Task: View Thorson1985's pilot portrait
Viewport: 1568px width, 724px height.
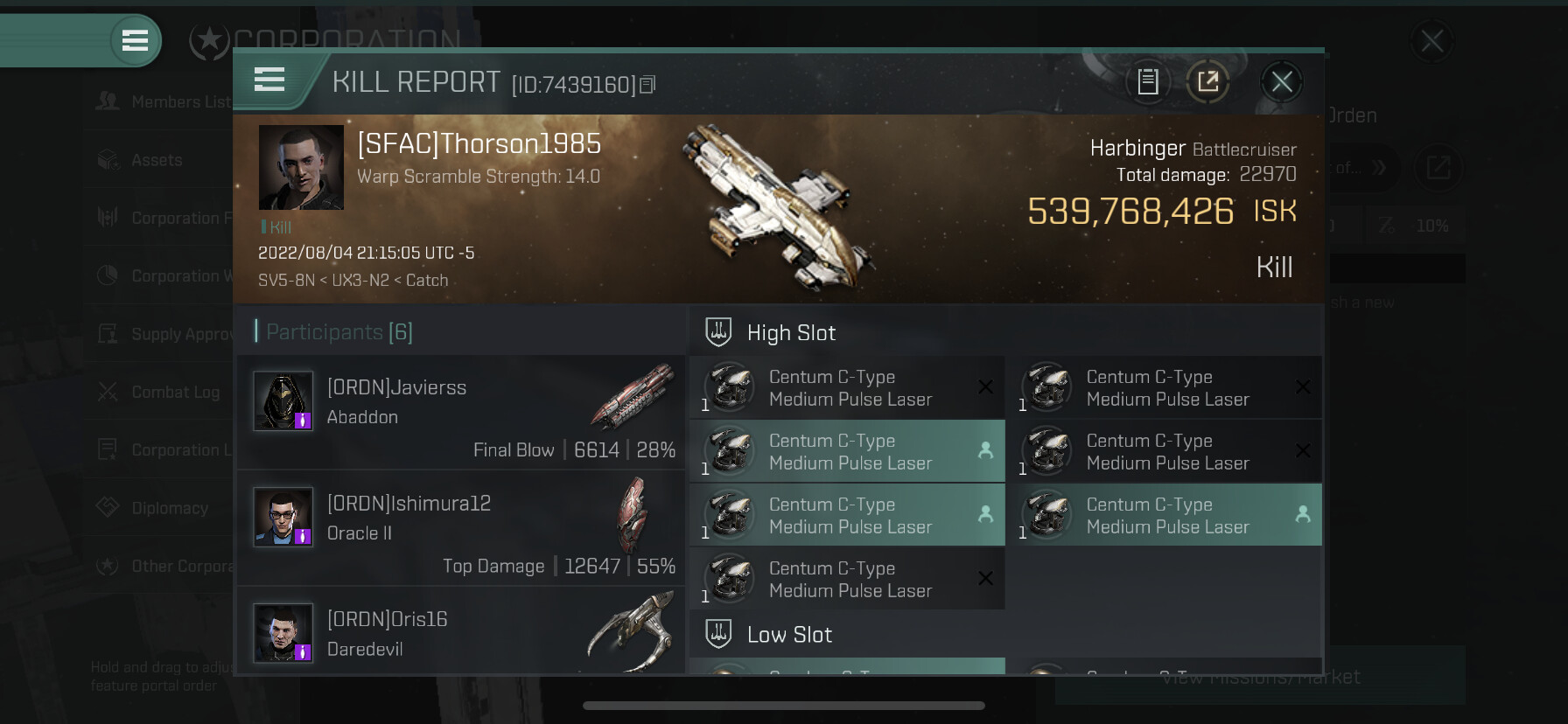Action: pyautogui.click(x=301, y=167)
